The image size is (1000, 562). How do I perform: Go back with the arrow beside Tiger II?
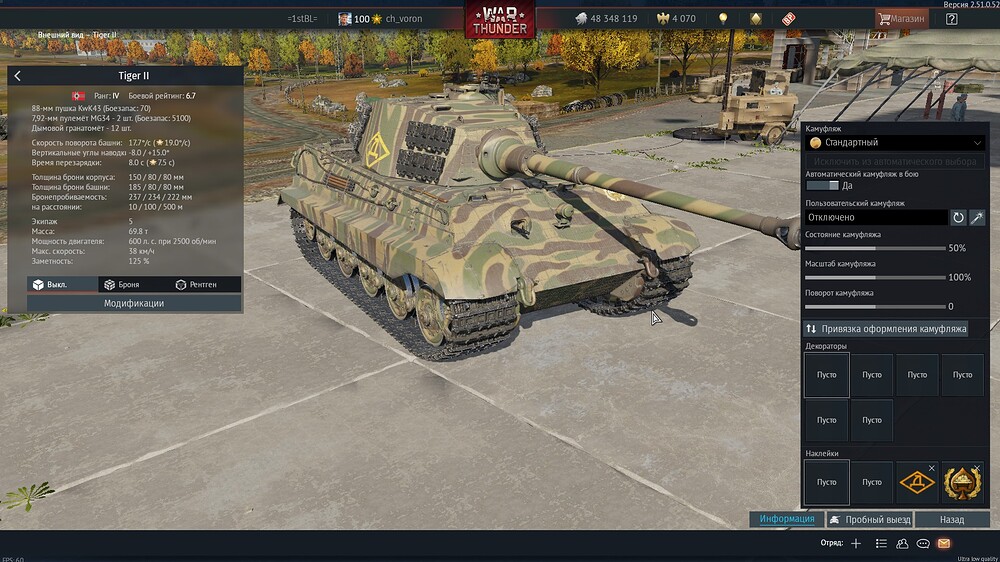pyautogui.click(x=18, y=76)
